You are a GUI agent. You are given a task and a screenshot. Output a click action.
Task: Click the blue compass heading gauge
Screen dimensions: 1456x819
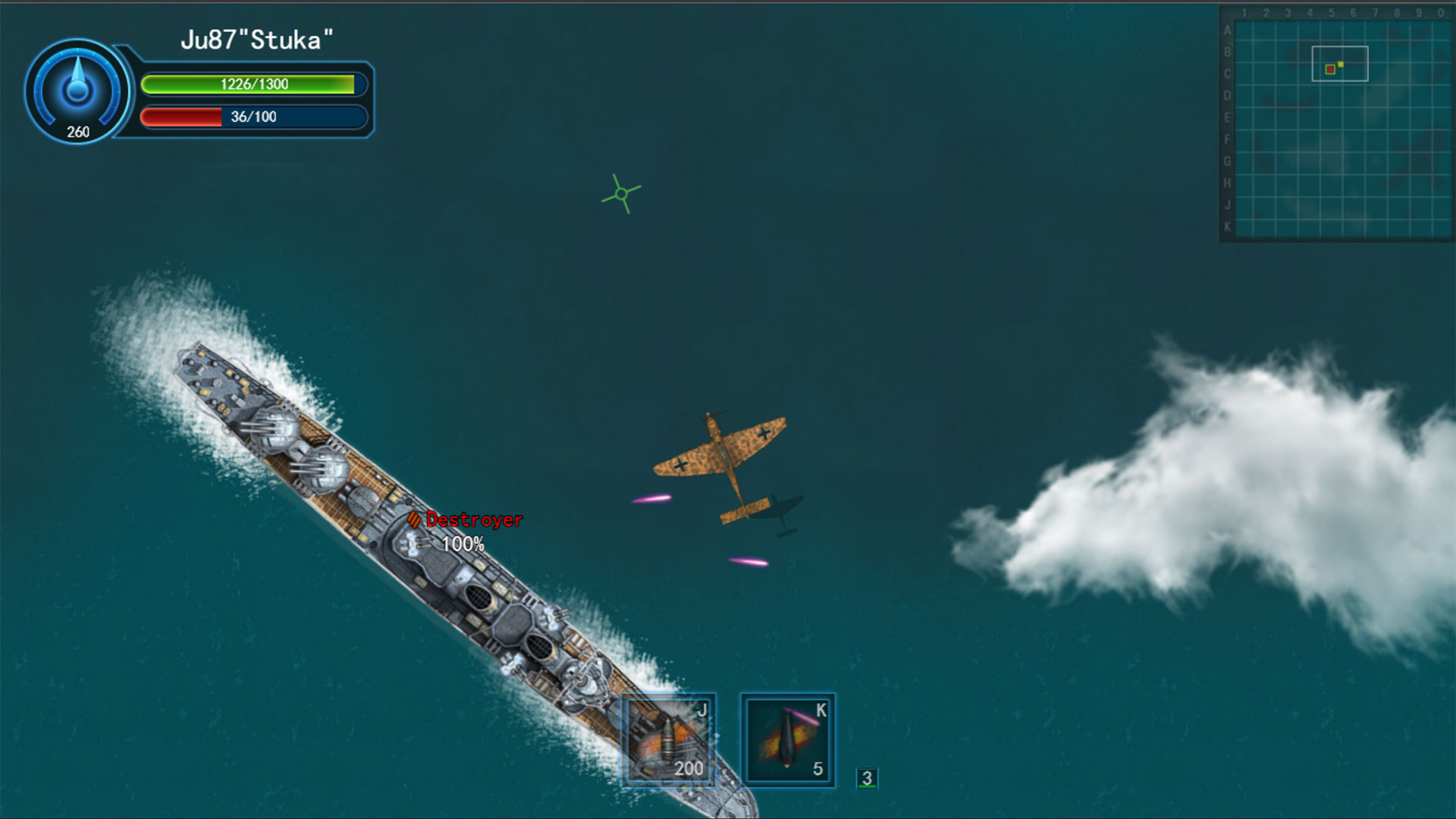pos(77,91)
